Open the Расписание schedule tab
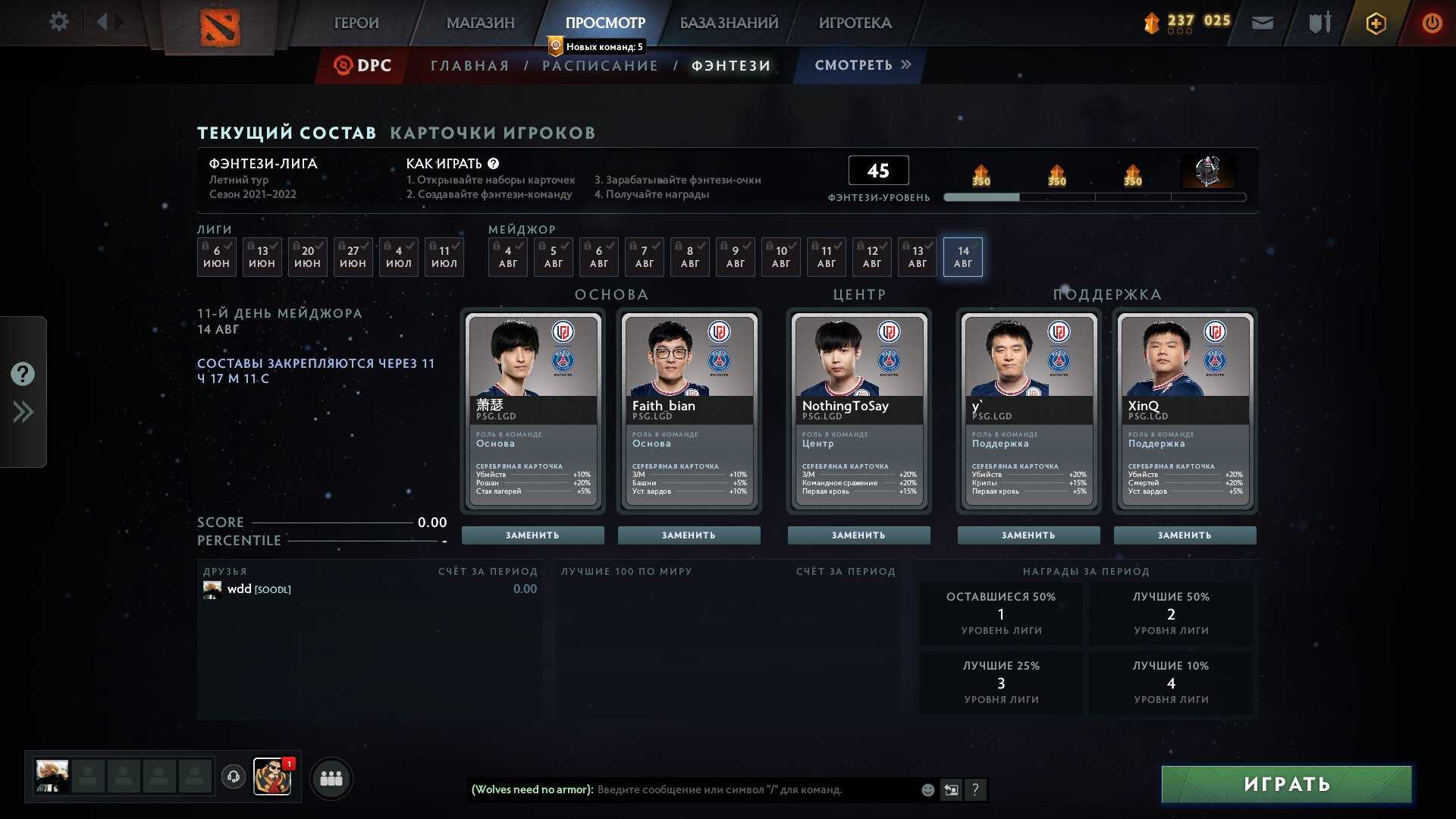The height and width of the screenshot is (819, 1456). coord(600,66)
